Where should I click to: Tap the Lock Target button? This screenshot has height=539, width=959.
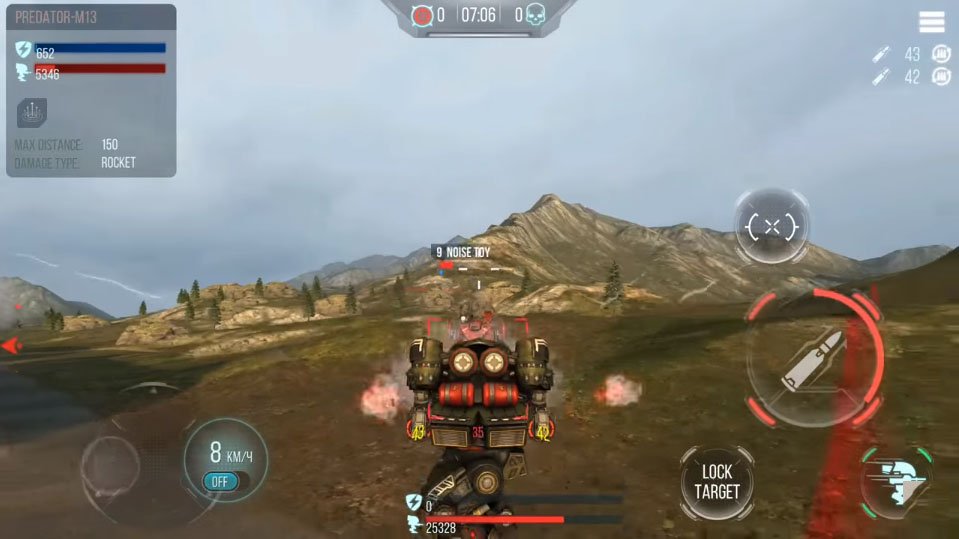point(717,482)
